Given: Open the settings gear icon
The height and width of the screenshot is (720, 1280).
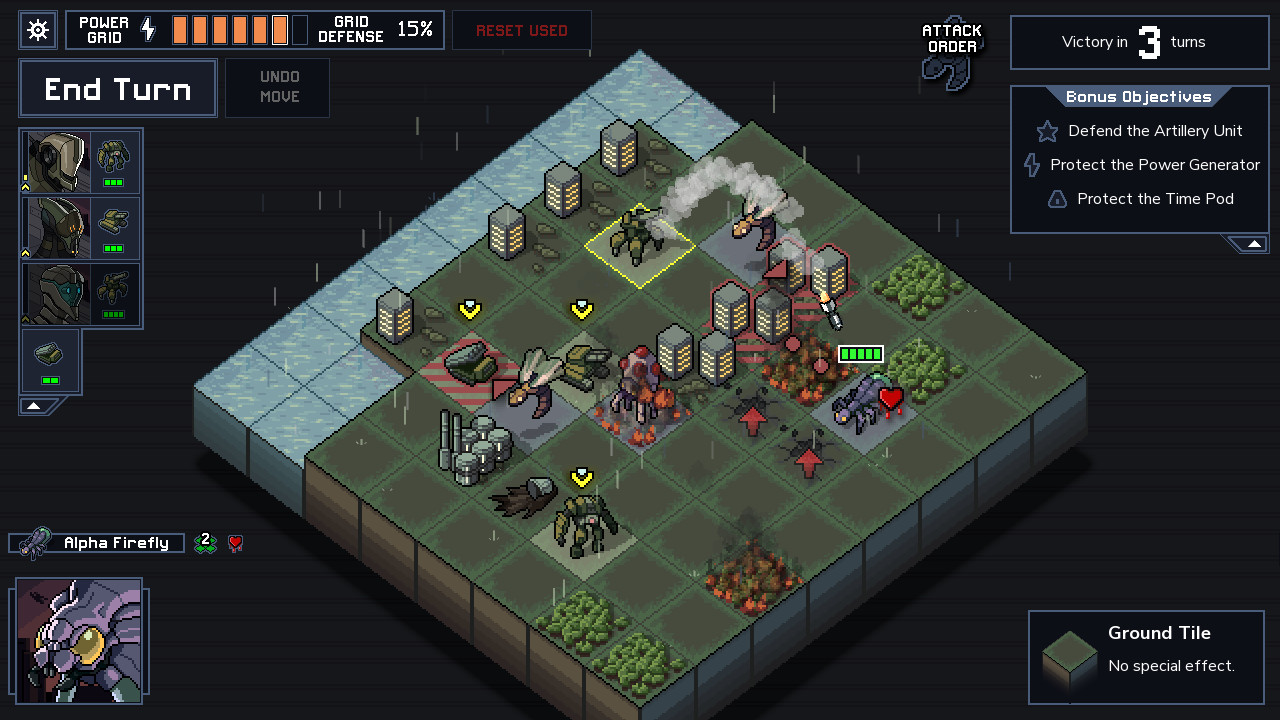Looking at the screenshot, I should pos(38,29).
